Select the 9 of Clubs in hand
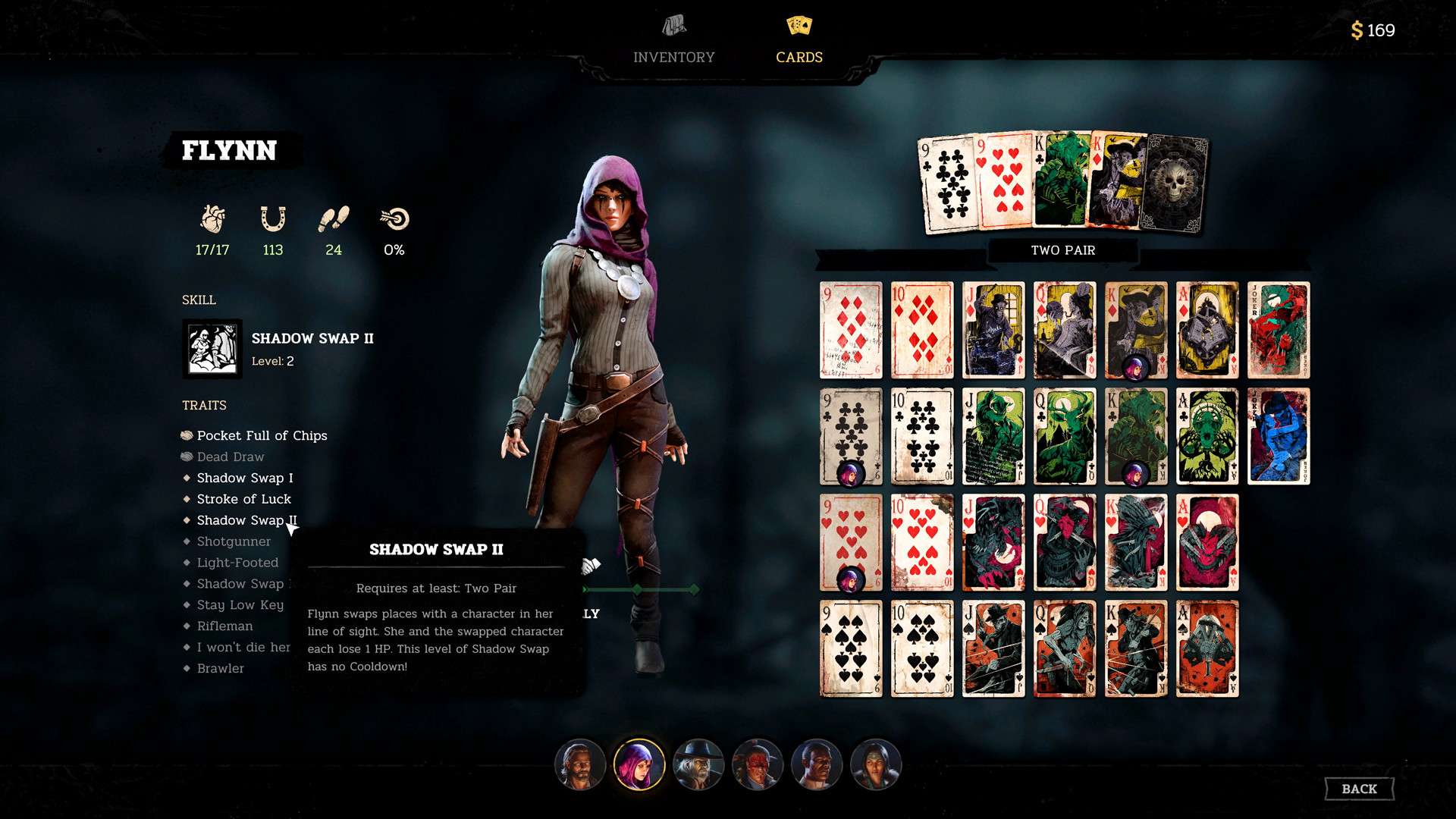The width and height of the screenshot is (1456, 819). click(x=946, y=184)
